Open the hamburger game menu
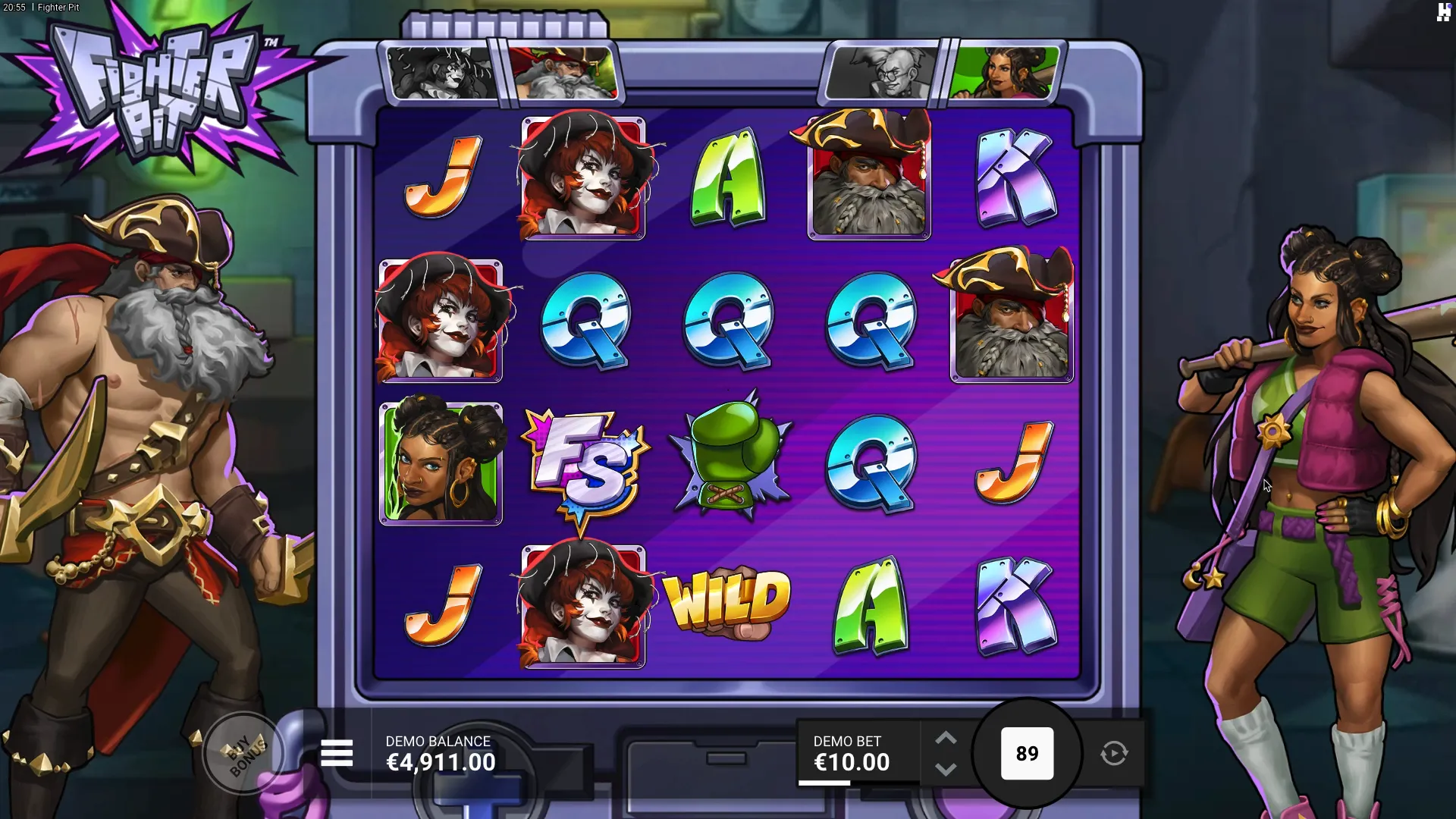 pyautogui.click(x=337, y=753)
